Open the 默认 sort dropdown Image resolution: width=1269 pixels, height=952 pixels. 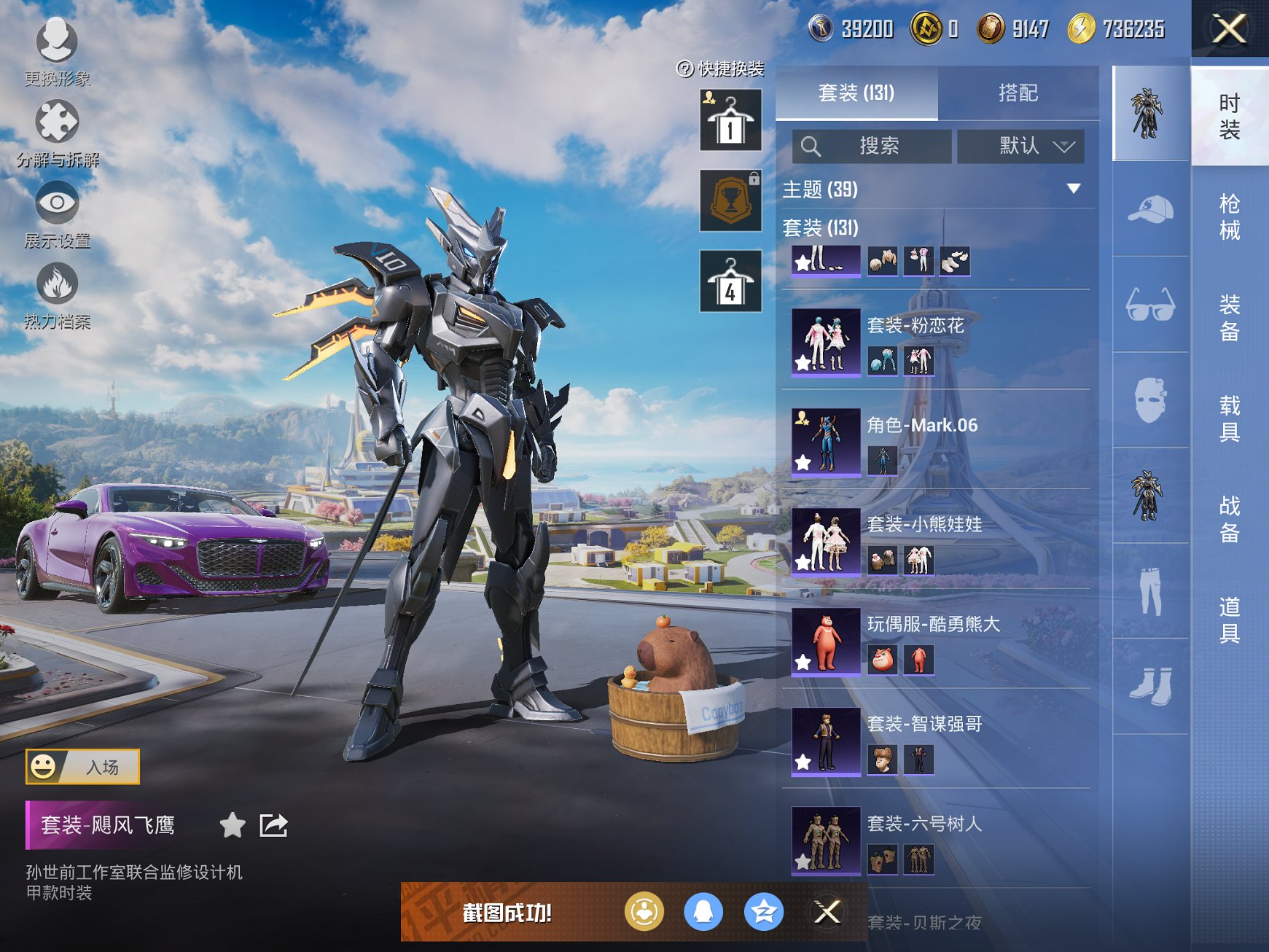[1020, 147]
